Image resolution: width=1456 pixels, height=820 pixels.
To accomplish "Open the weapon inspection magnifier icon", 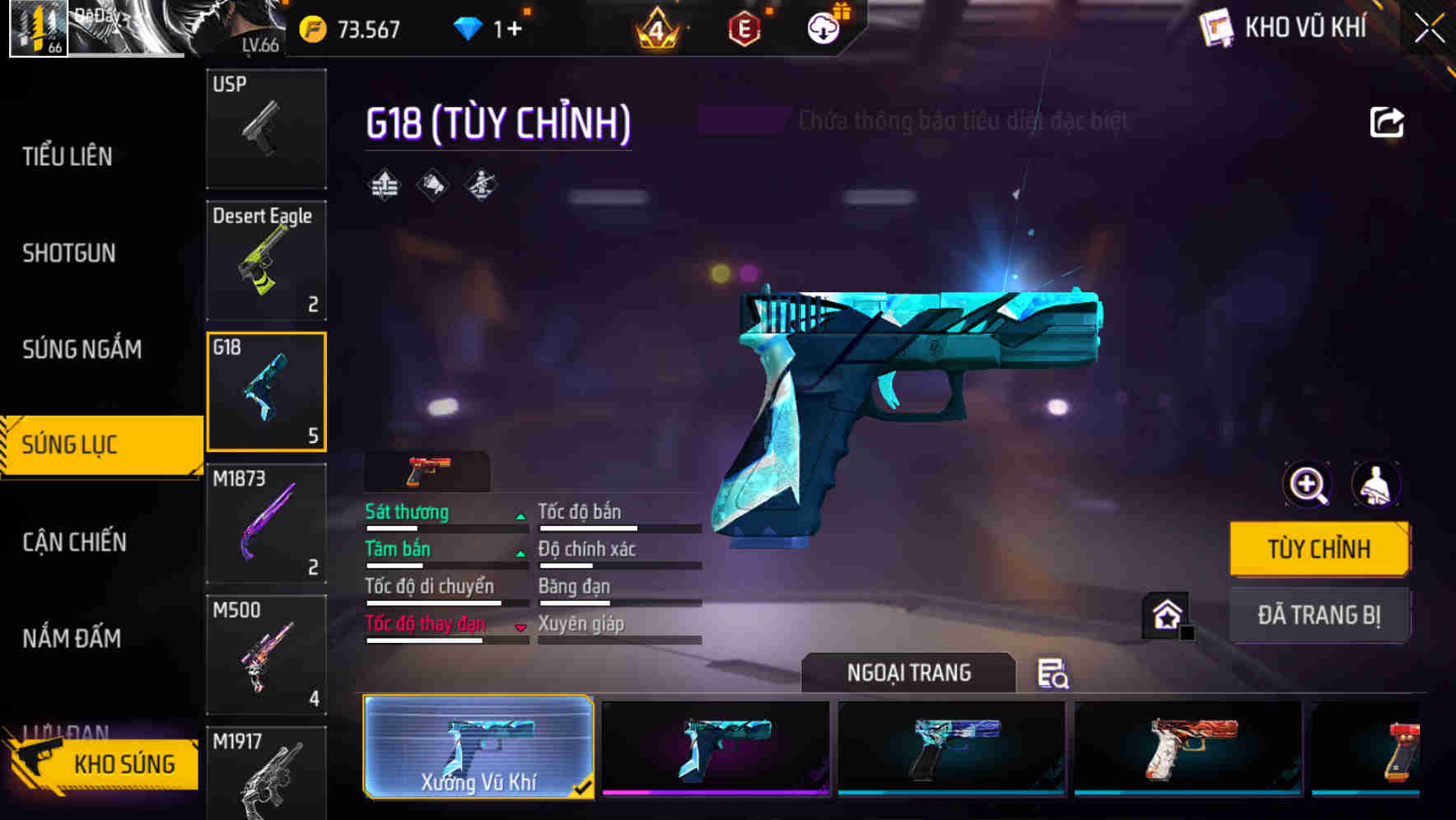I will pyautogui.click(x=1306, y=485).
